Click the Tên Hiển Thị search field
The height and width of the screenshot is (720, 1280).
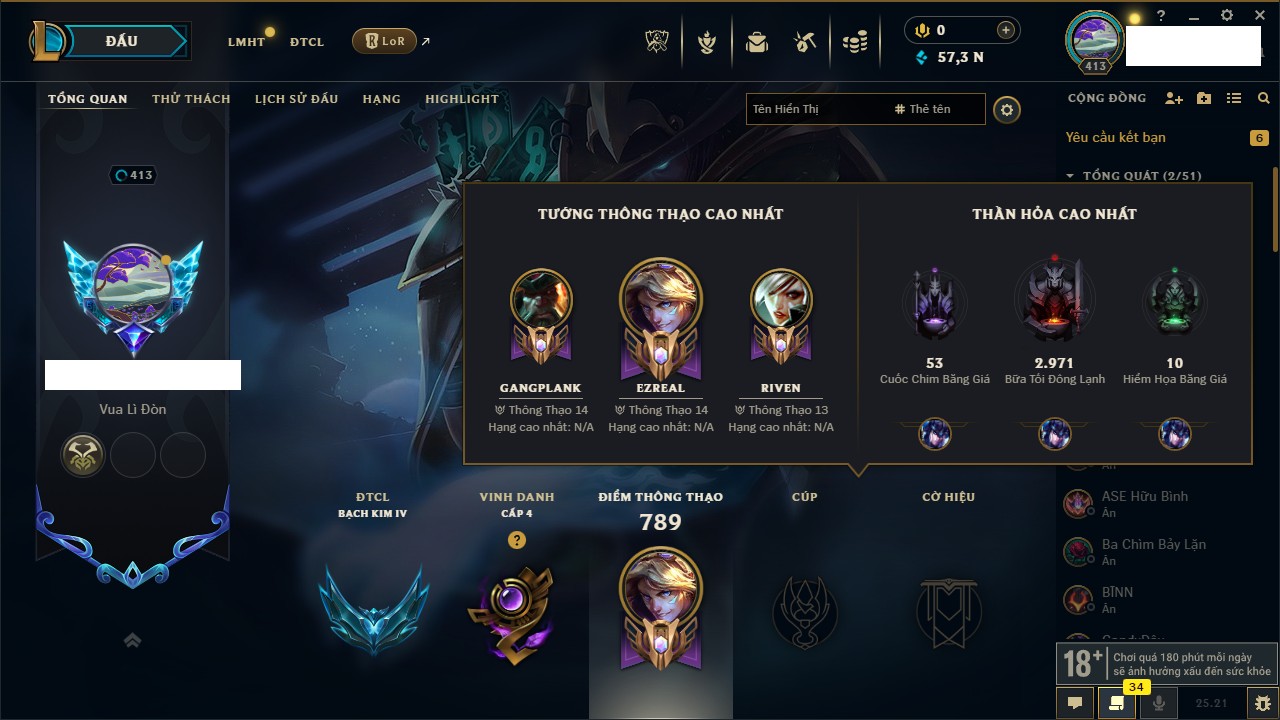click(815, 109)
